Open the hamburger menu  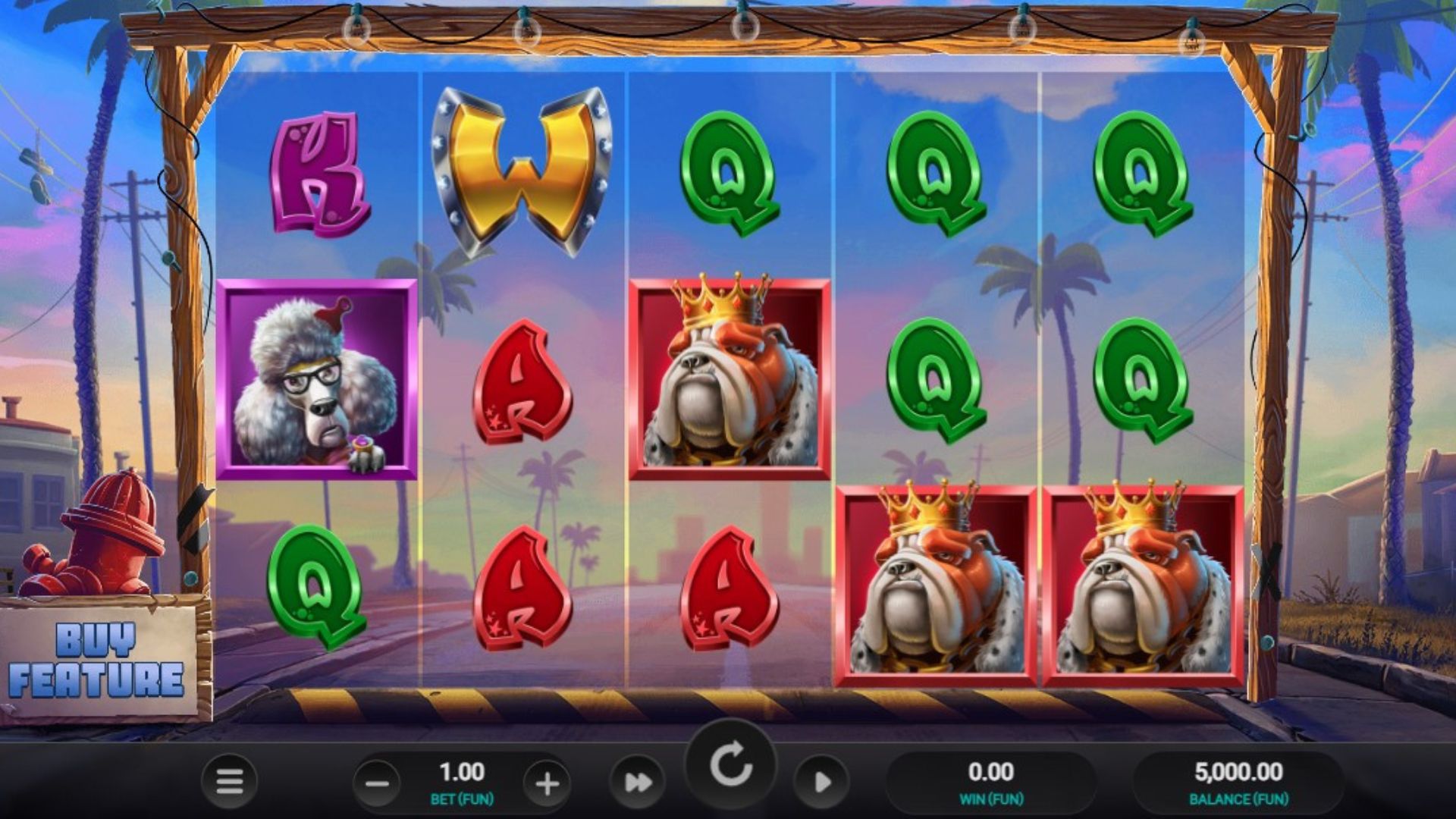coord(229,780)
